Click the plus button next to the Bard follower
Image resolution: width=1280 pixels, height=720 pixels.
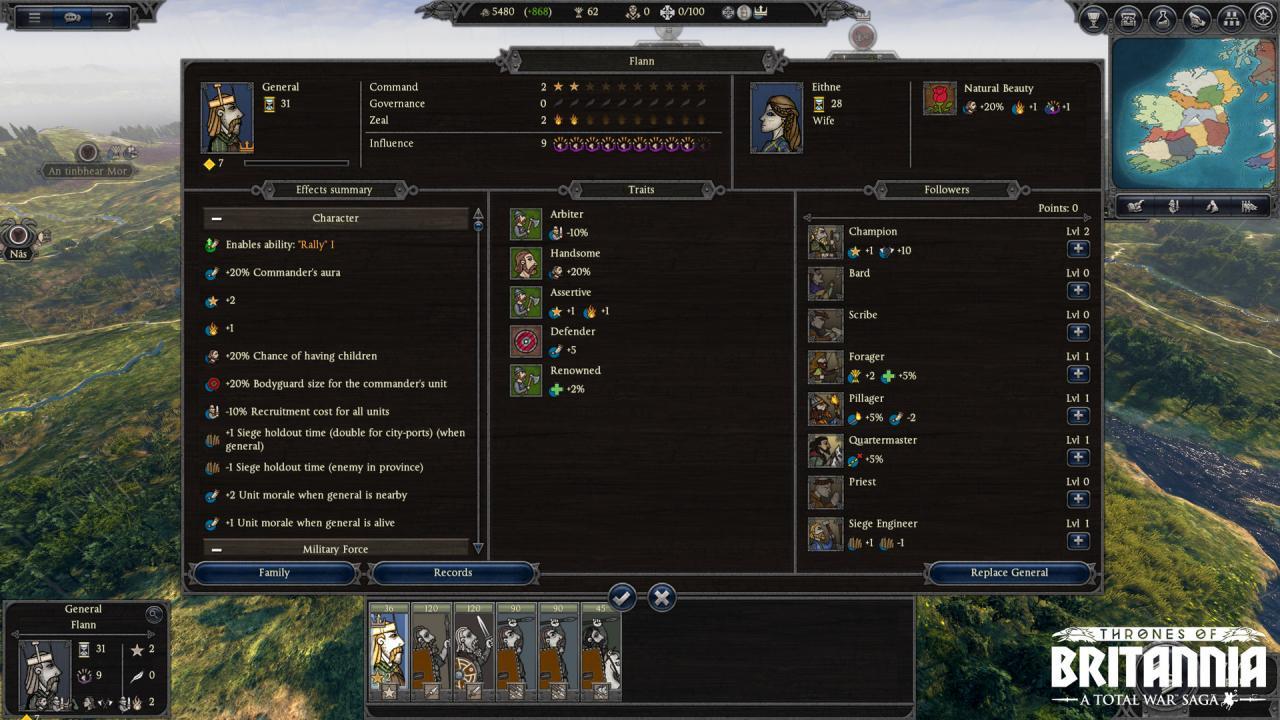point(1078,290)
